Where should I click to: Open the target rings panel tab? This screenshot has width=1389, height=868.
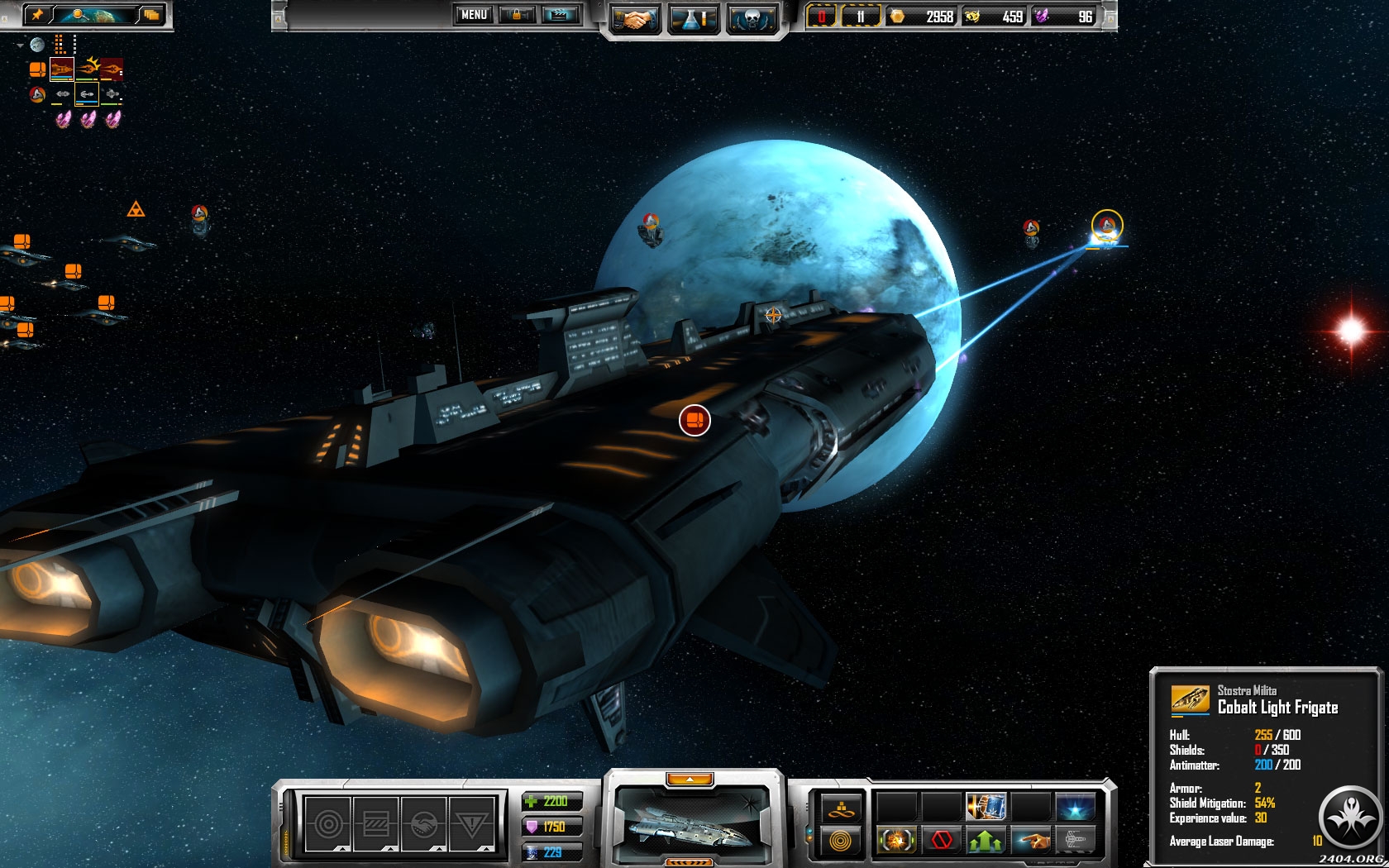click(x=328, y=823)
